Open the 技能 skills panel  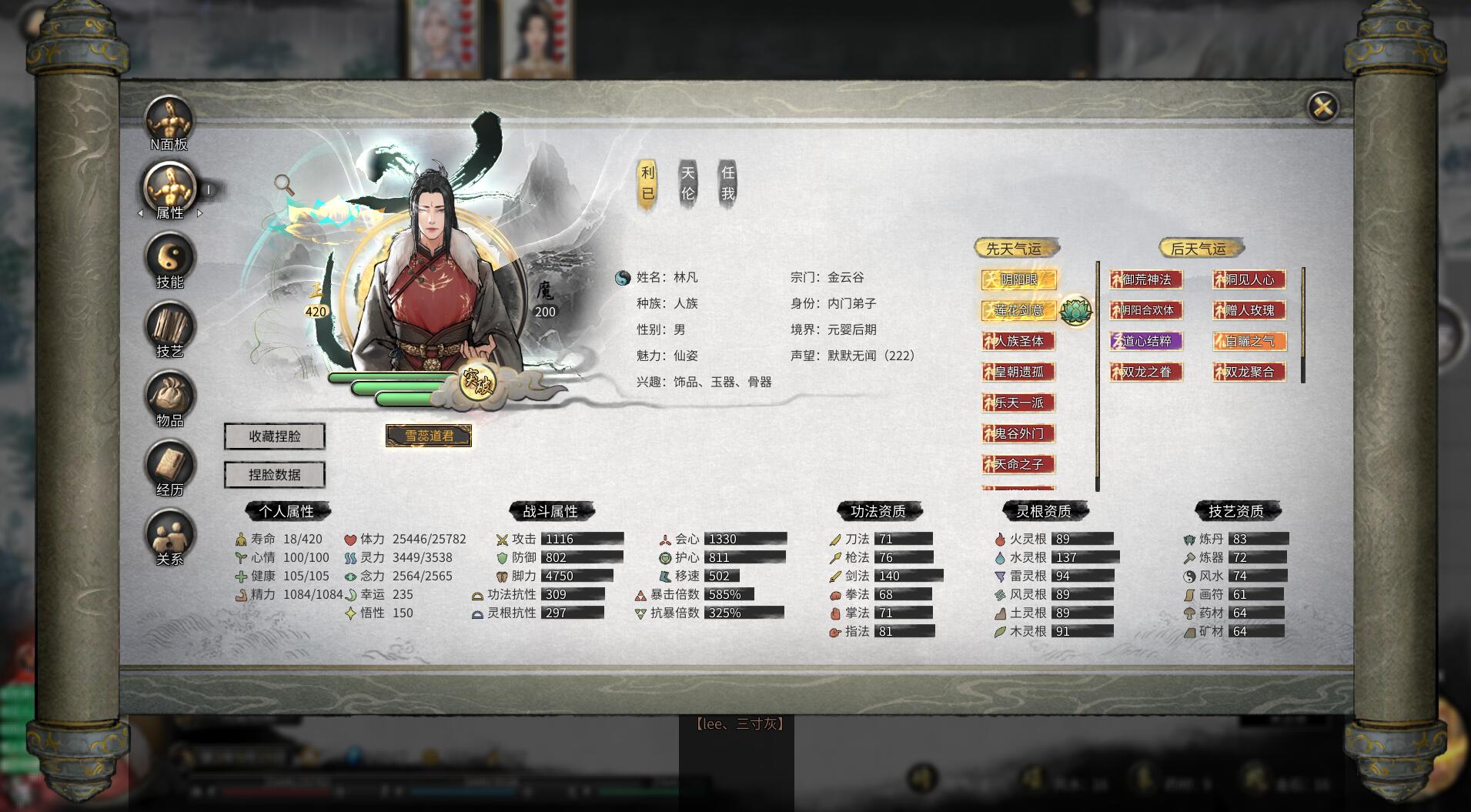click(170, 256)
